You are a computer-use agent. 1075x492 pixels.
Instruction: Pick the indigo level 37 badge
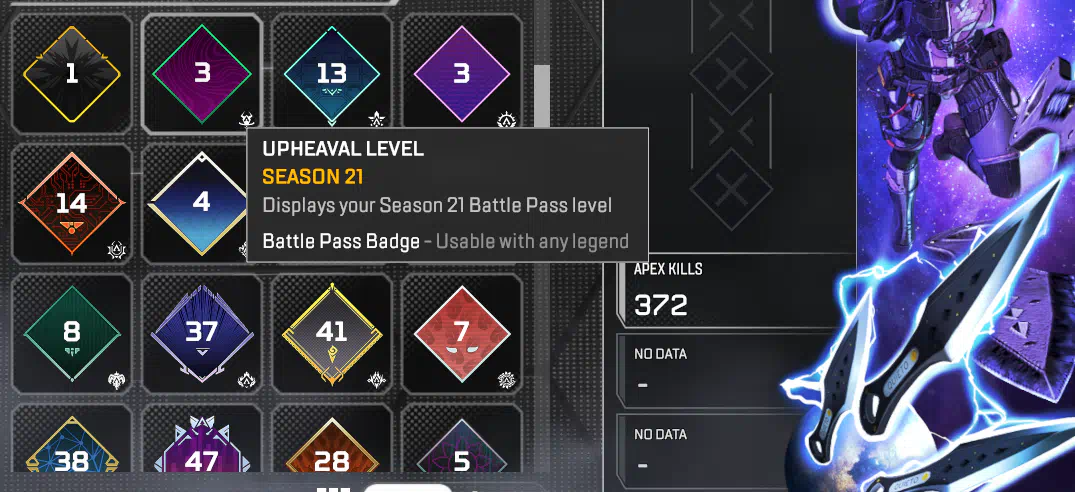[202, 333]
